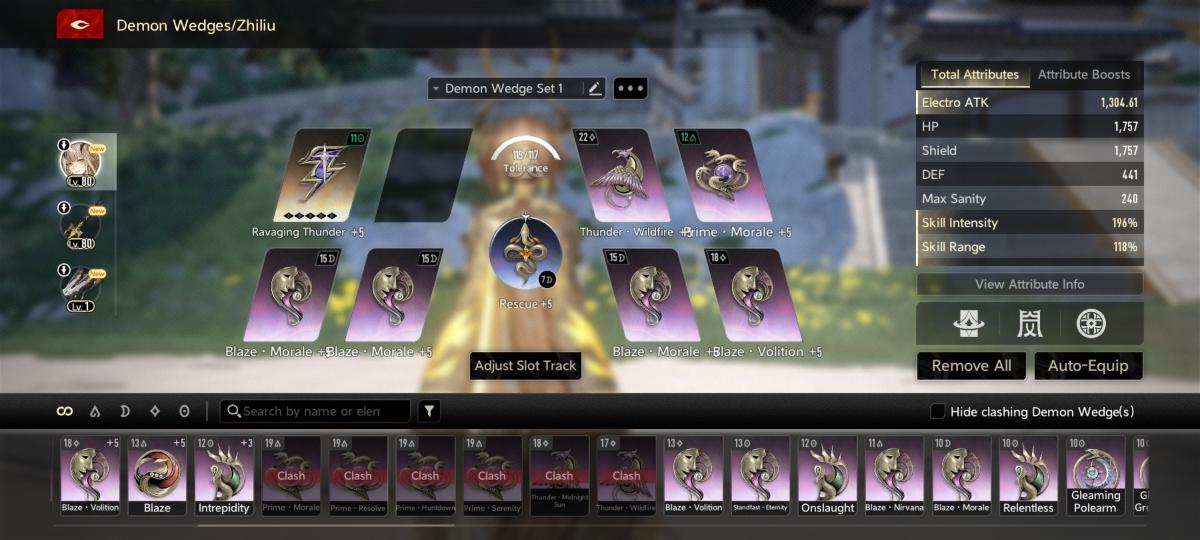Image resolution: width=1200 pixels, height=540 pixels.
Task: Activate Auto-Equip for Demon Wedges
Action: tap(1088, 366)
